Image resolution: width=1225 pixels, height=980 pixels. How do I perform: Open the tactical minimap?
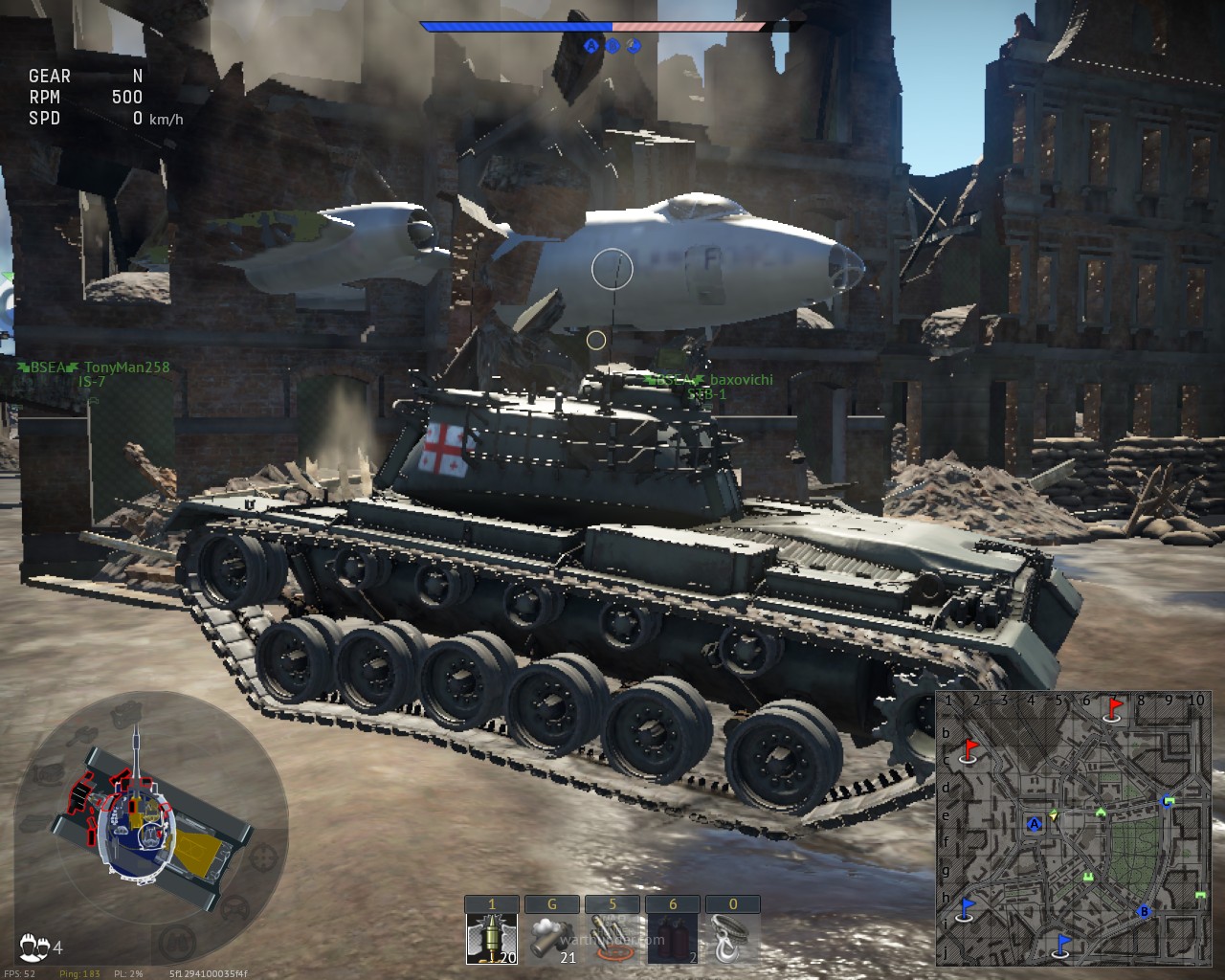(x=1072, y=828)
